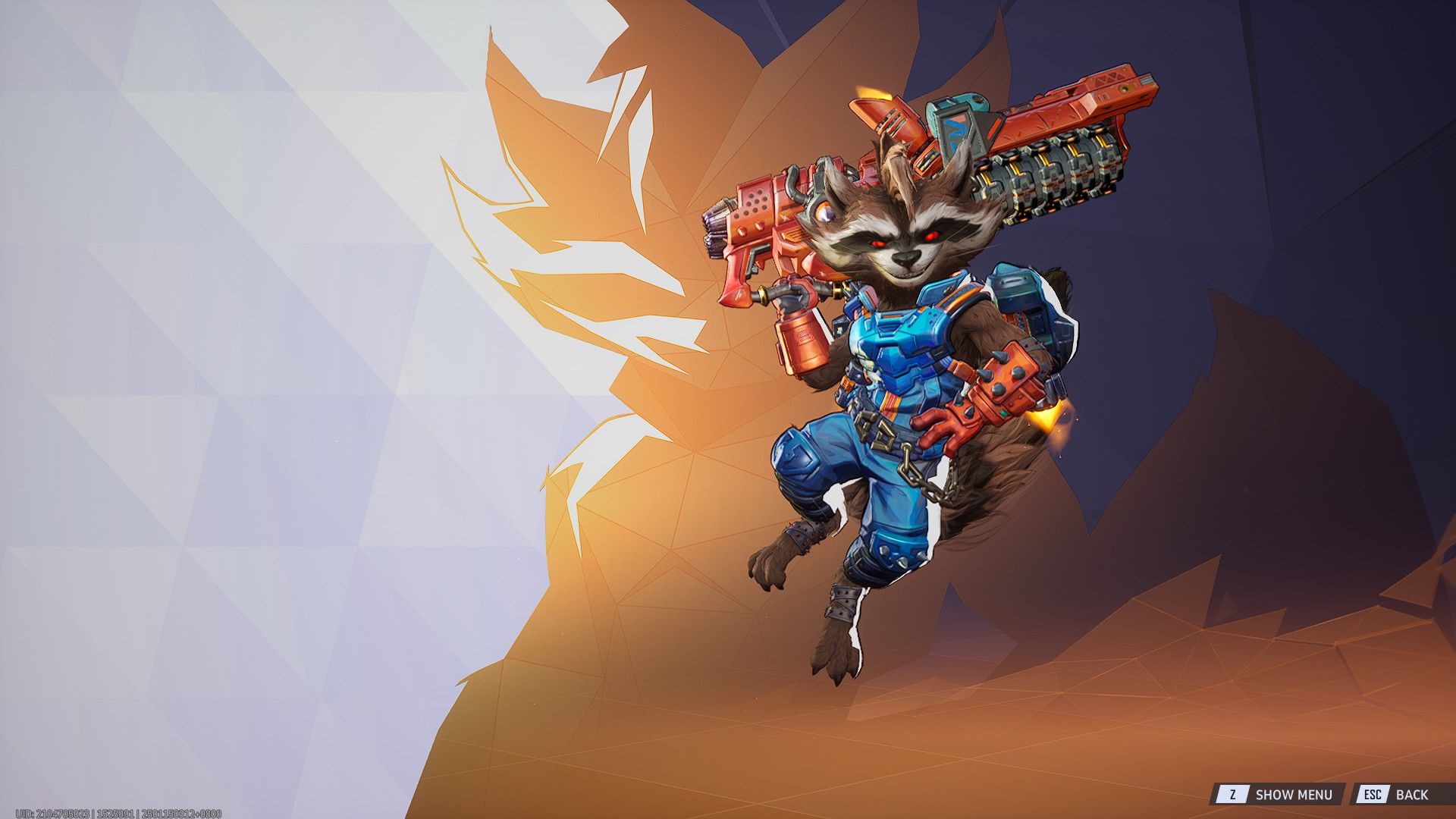Click the Z key icon near SHOW MENU
Screen dimensions: 1456x819
(x=1233, y=793)
